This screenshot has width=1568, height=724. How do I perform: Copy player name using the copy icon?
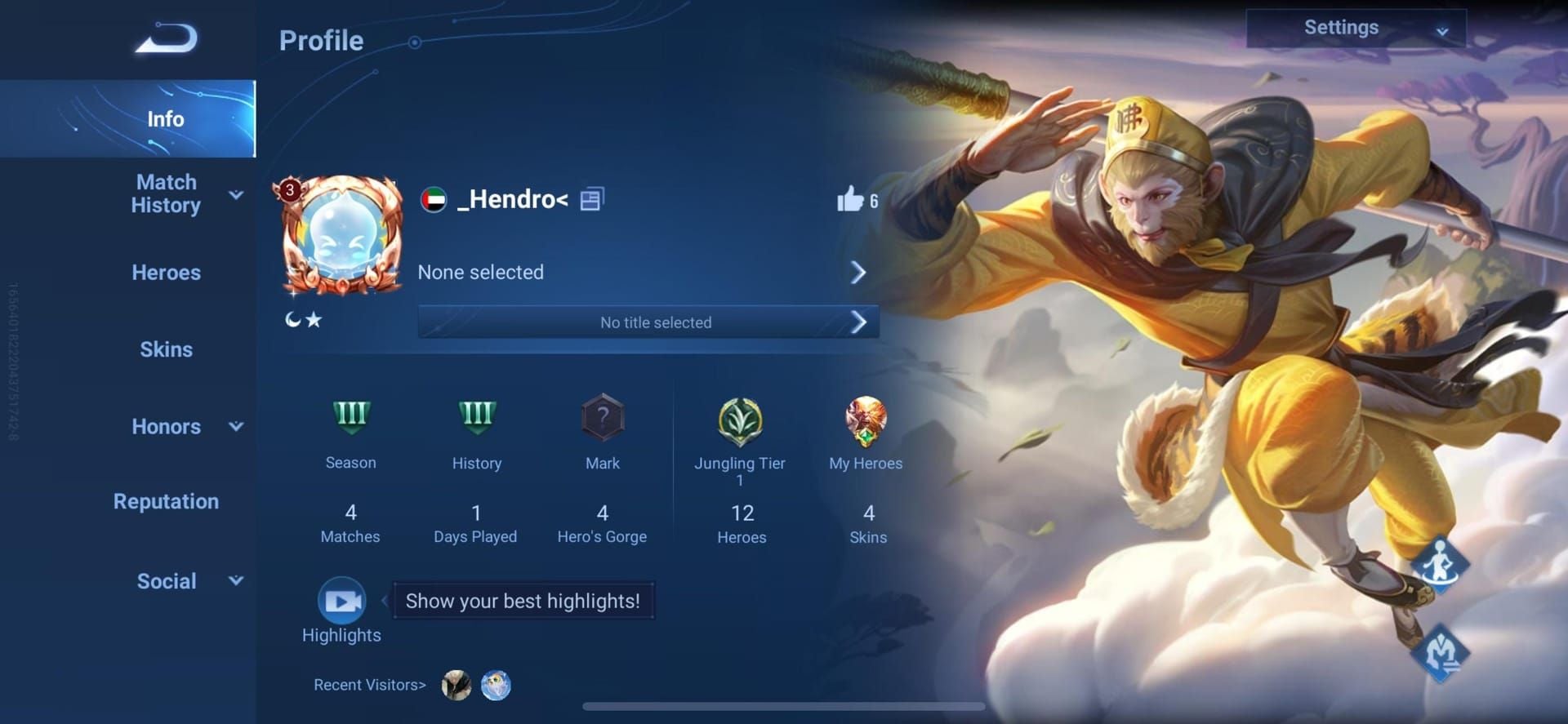tap(590, 198)
